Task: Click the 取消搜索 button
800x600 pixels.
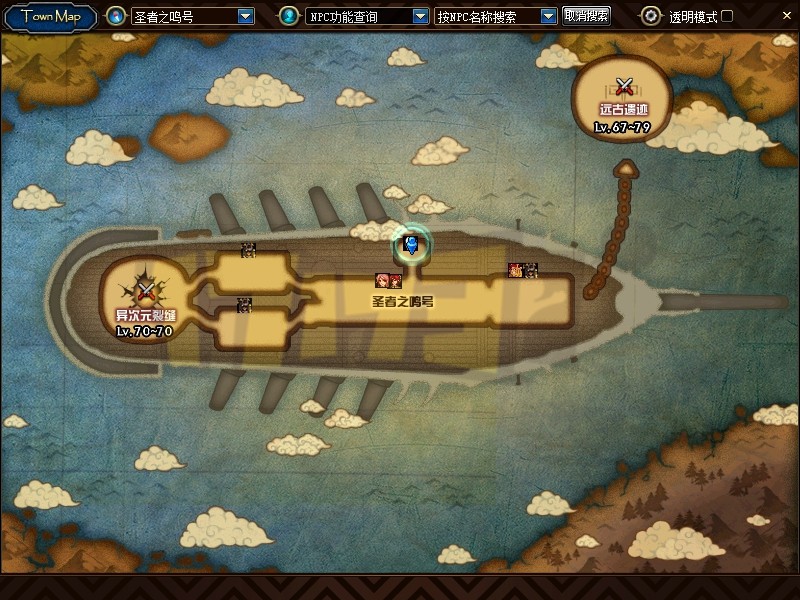Action: pos(586,16)
